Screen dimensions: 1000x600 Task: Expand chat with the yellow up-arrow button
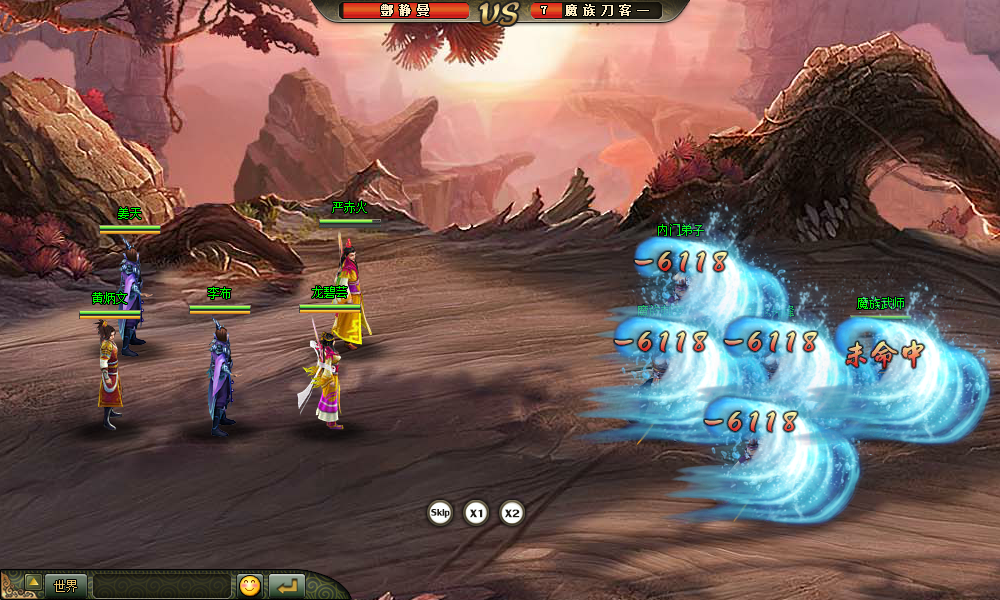[33, 582]
